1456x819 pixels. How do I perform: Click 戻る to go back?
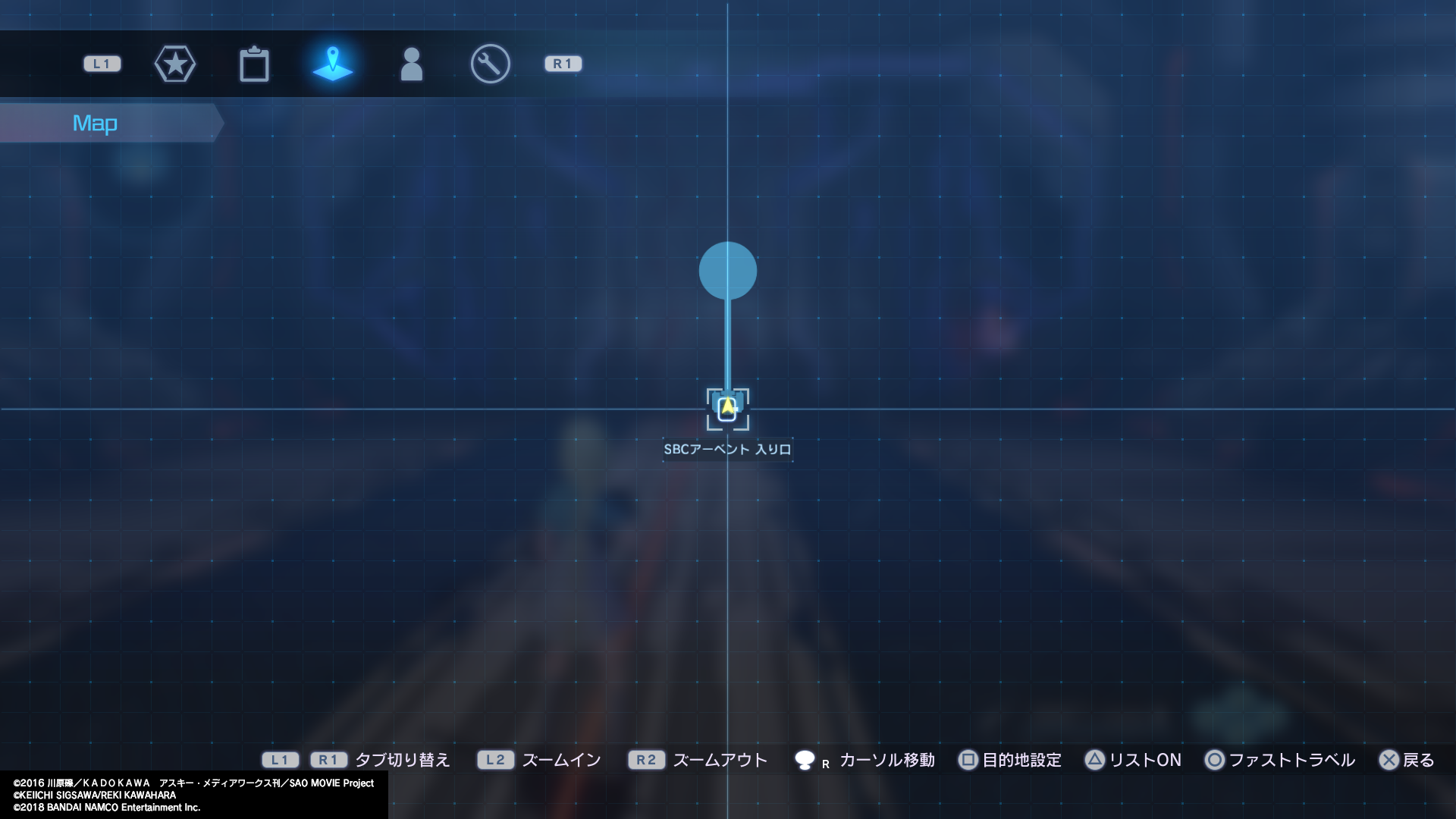tap(1417, 760)
